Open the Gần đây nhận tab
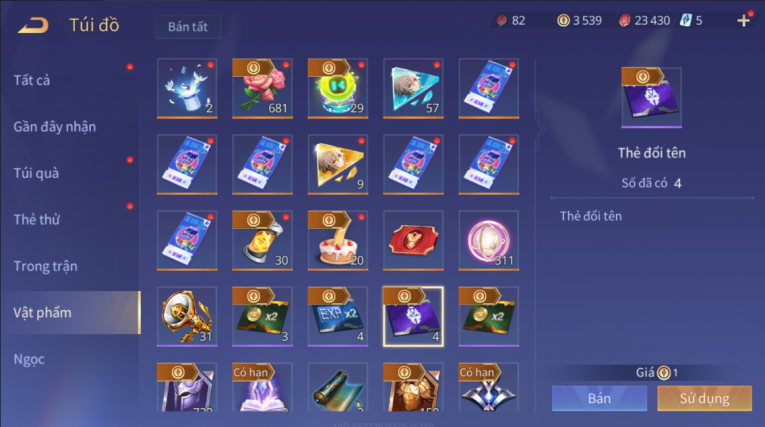This screenshot has width=765, height=427. coord(55,127)
